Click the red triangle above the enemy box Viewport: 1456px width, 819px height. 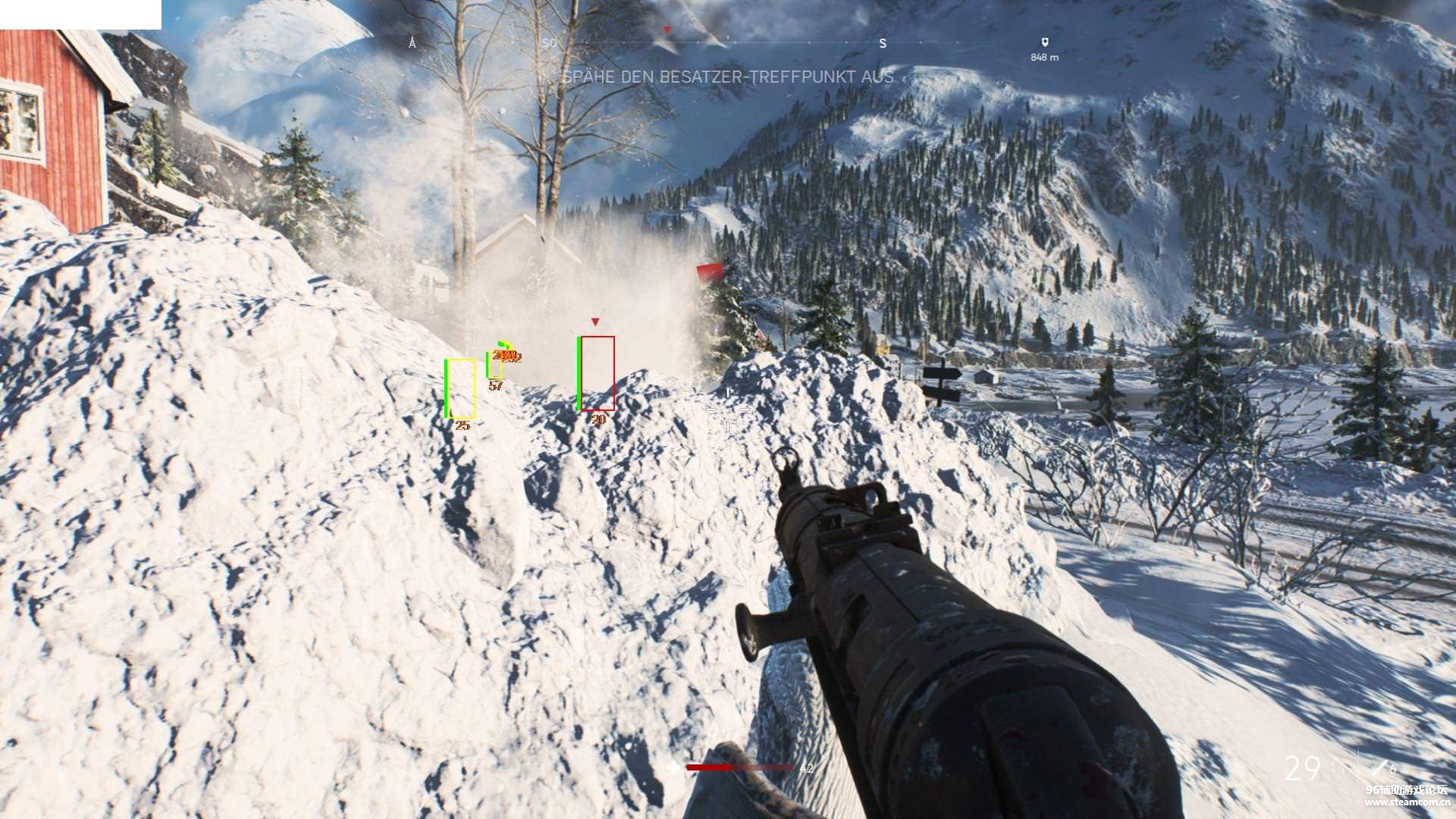click(x=595, y=322)
